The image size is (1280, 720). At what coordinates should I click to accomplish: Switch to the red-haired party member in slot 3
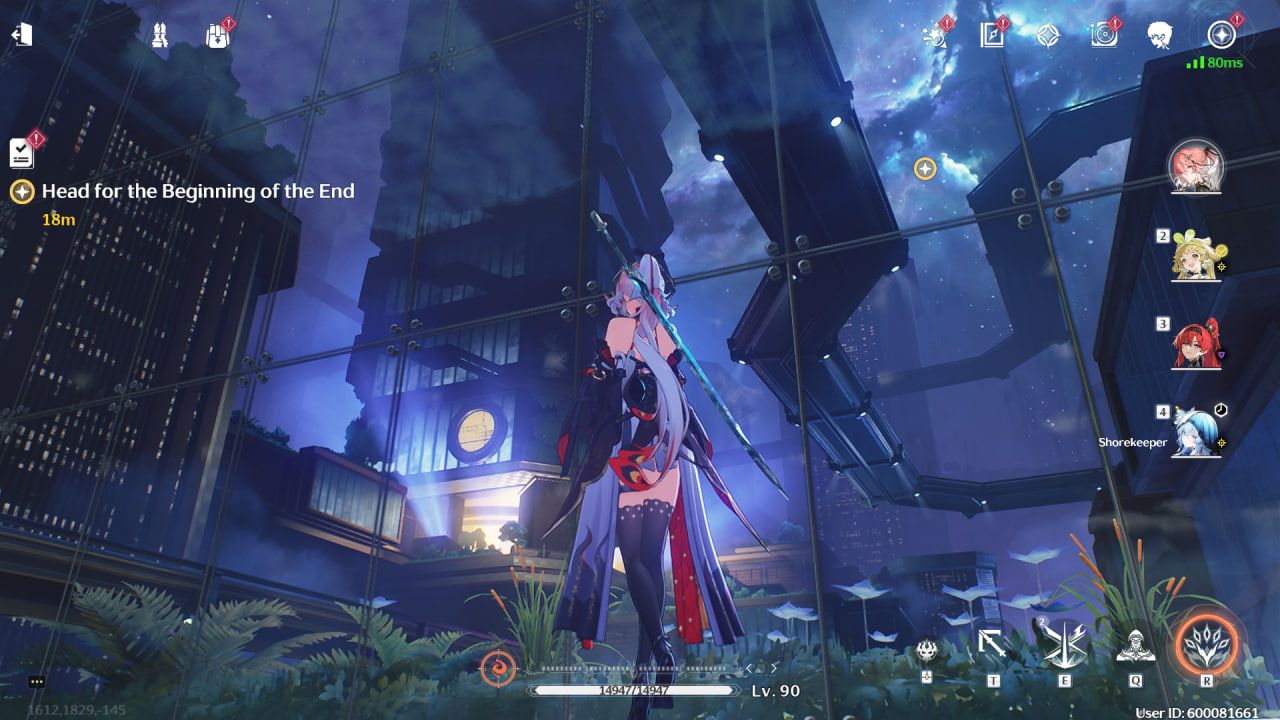1198,345
